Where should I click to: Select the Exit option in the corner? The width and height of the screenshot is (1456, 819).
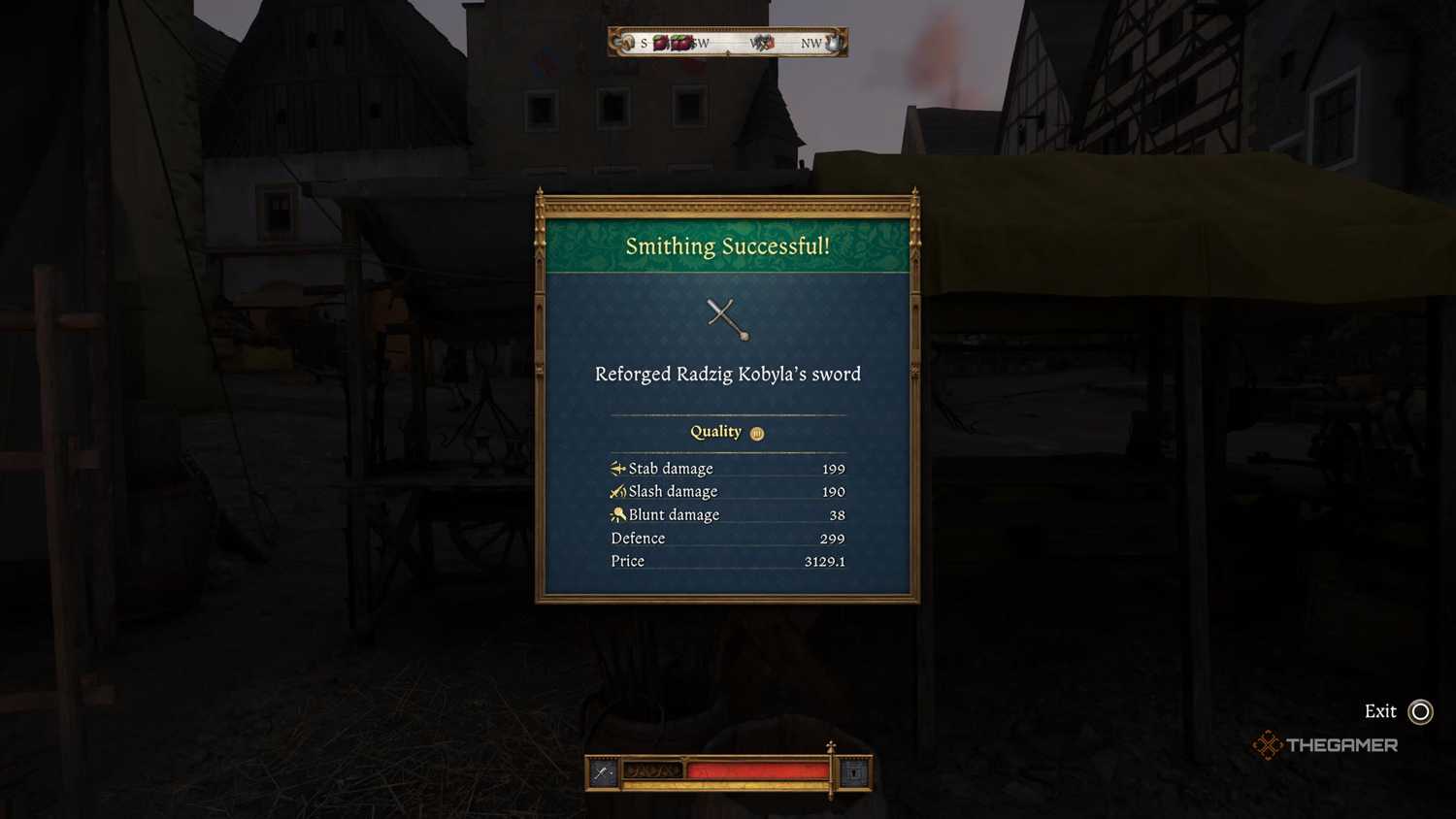[1378, 711]
